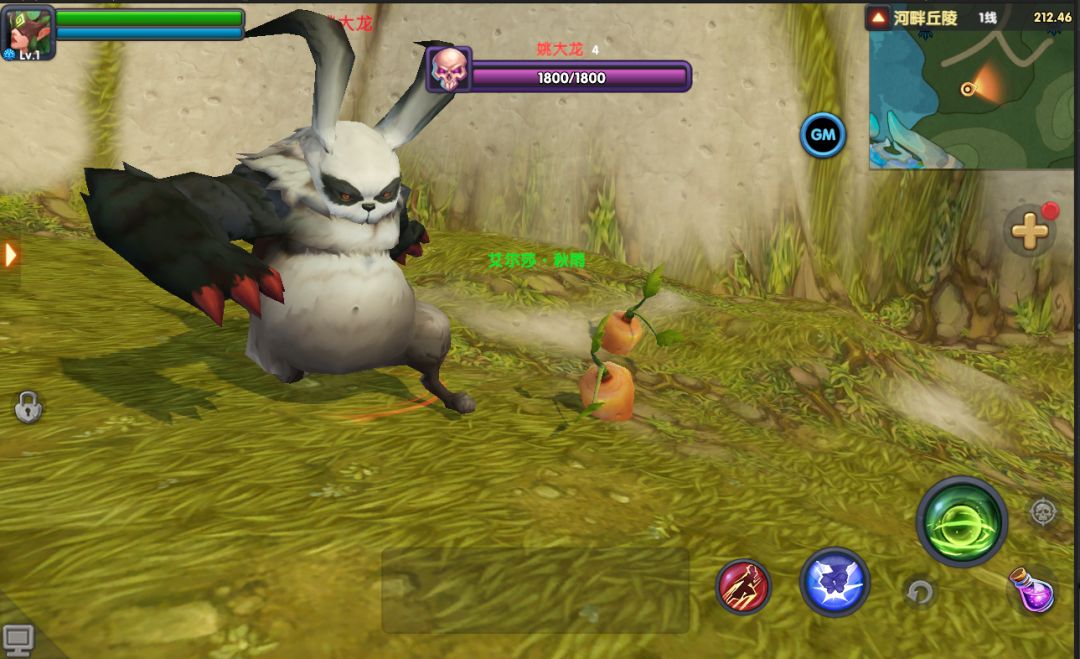Screen dimensions: 1080x659
Task: Open the chat box panel
Action: coord(535,590)
